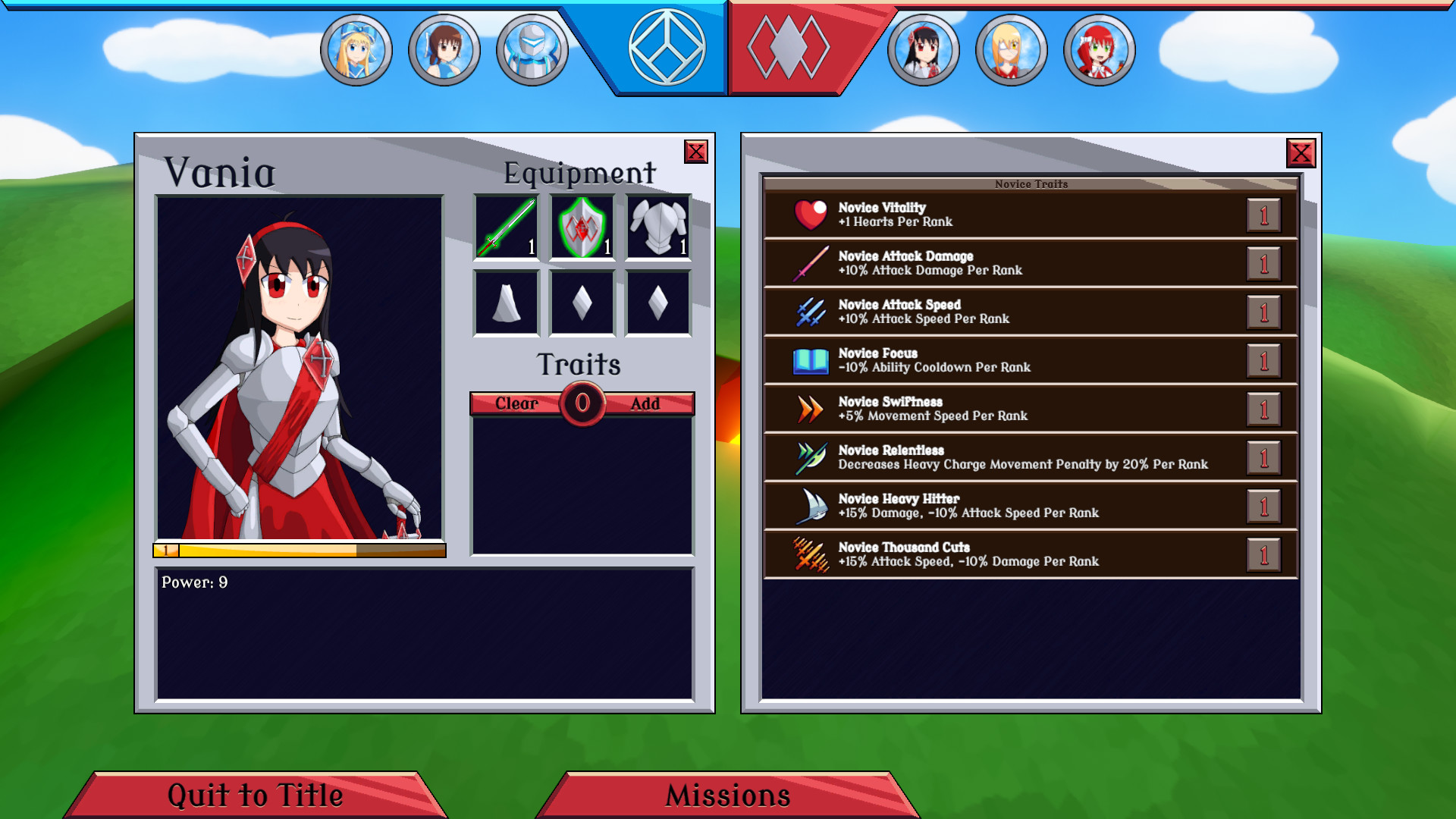1456x819 pixels.
Task: Click Quit to Title
Action: [x=254, y=795]
